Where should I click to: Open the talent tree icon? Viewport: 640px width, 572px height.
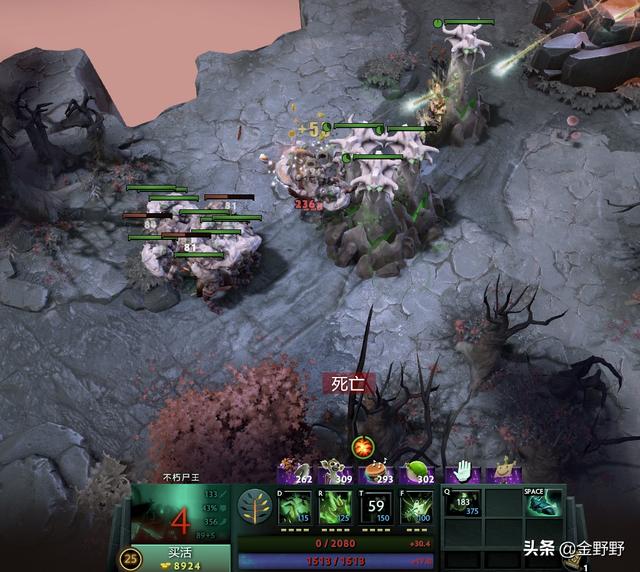[x=255, y=506]
